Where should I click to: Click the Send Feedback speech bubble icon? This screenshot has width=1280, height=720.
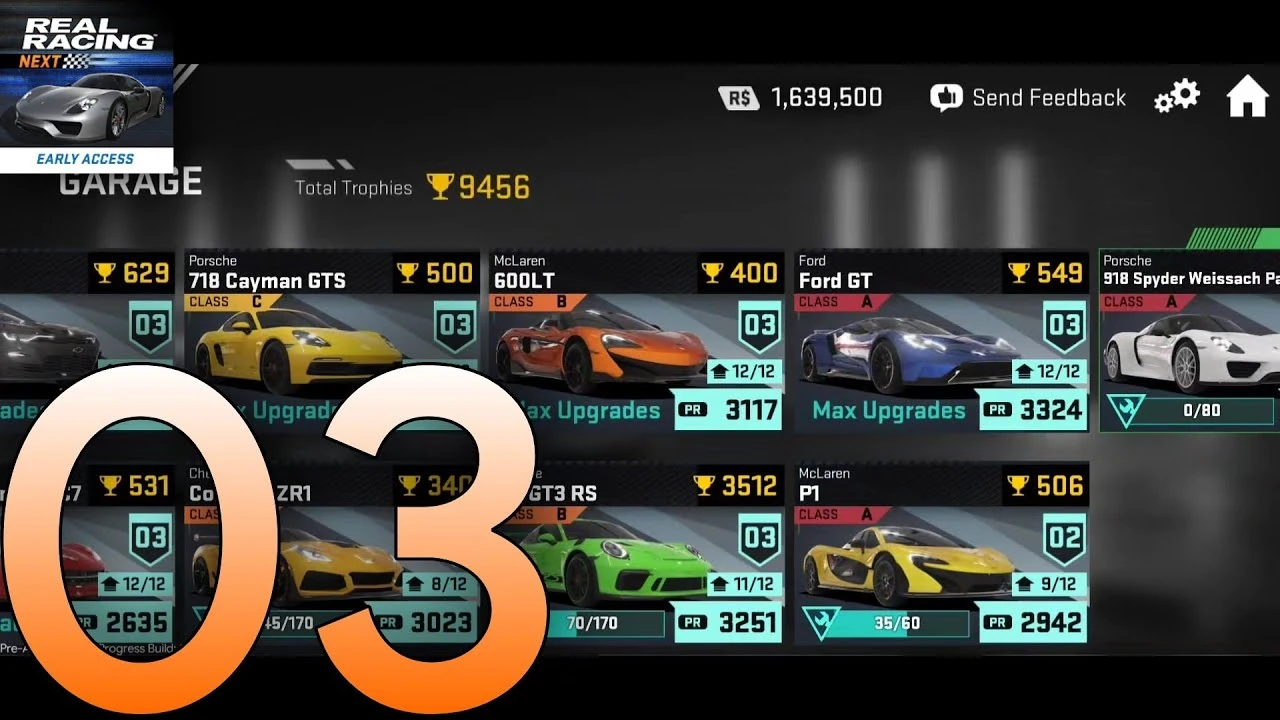(x=944, y=97)
